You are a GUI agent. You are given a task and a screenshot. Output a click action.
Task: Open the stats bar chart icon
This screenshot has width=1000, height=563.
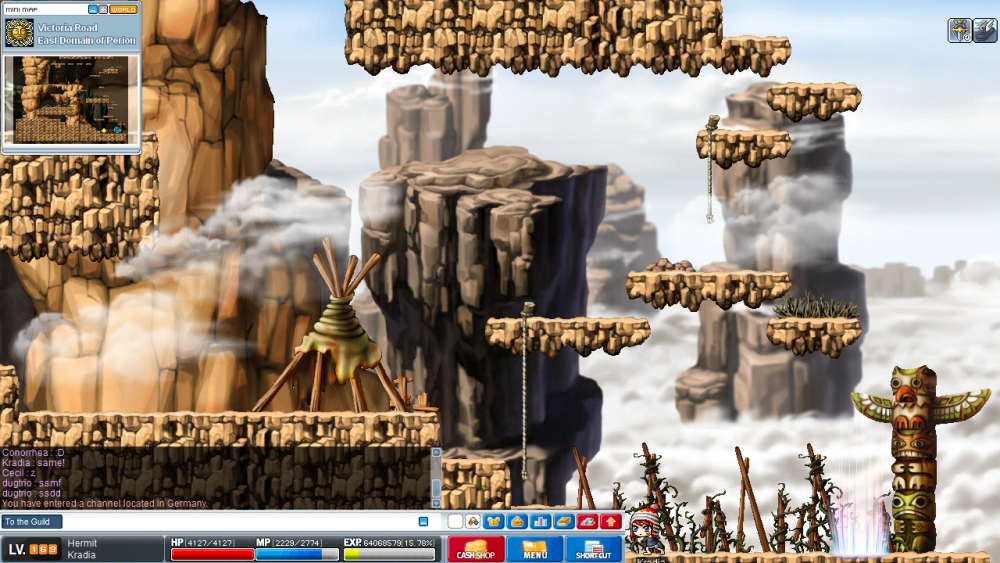coord(541,522)
